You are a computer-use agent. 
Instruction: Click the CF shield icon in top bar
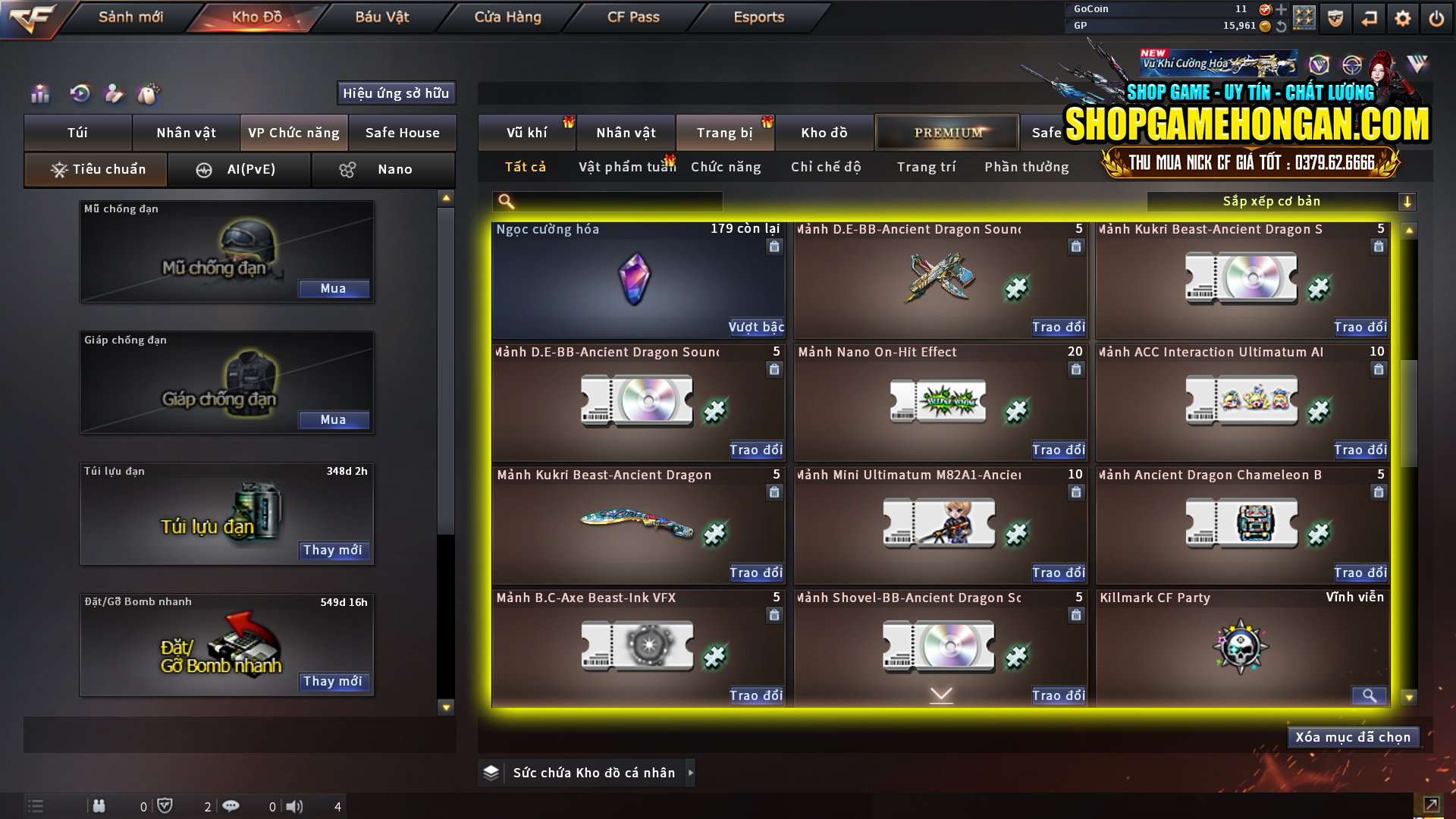click(1334, 18)
